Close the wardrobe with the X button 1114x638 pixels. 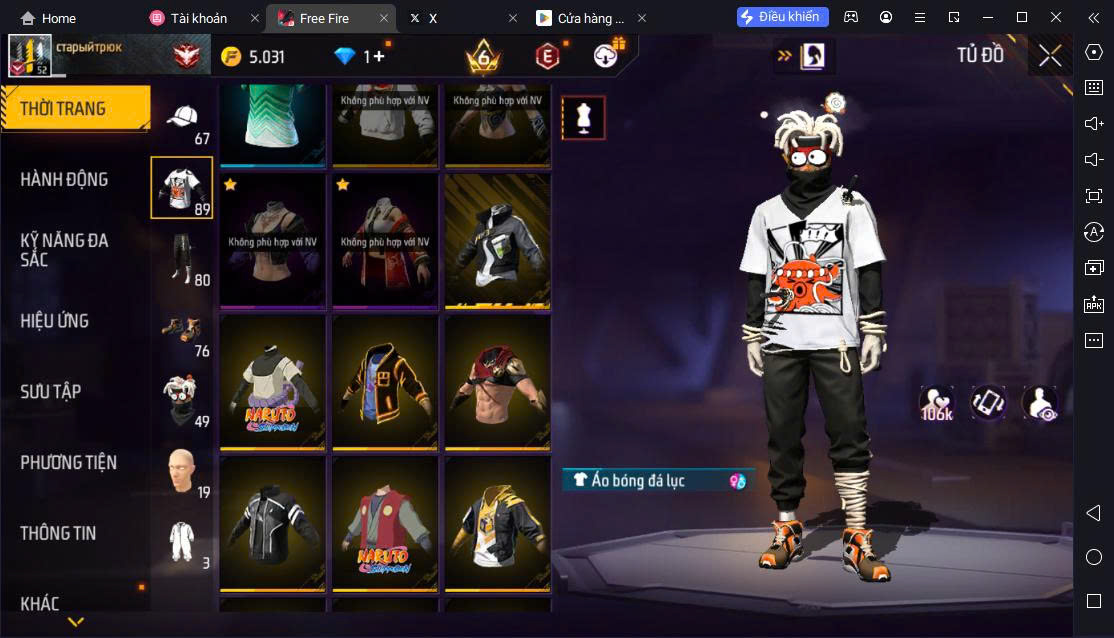pos(1049,56)
